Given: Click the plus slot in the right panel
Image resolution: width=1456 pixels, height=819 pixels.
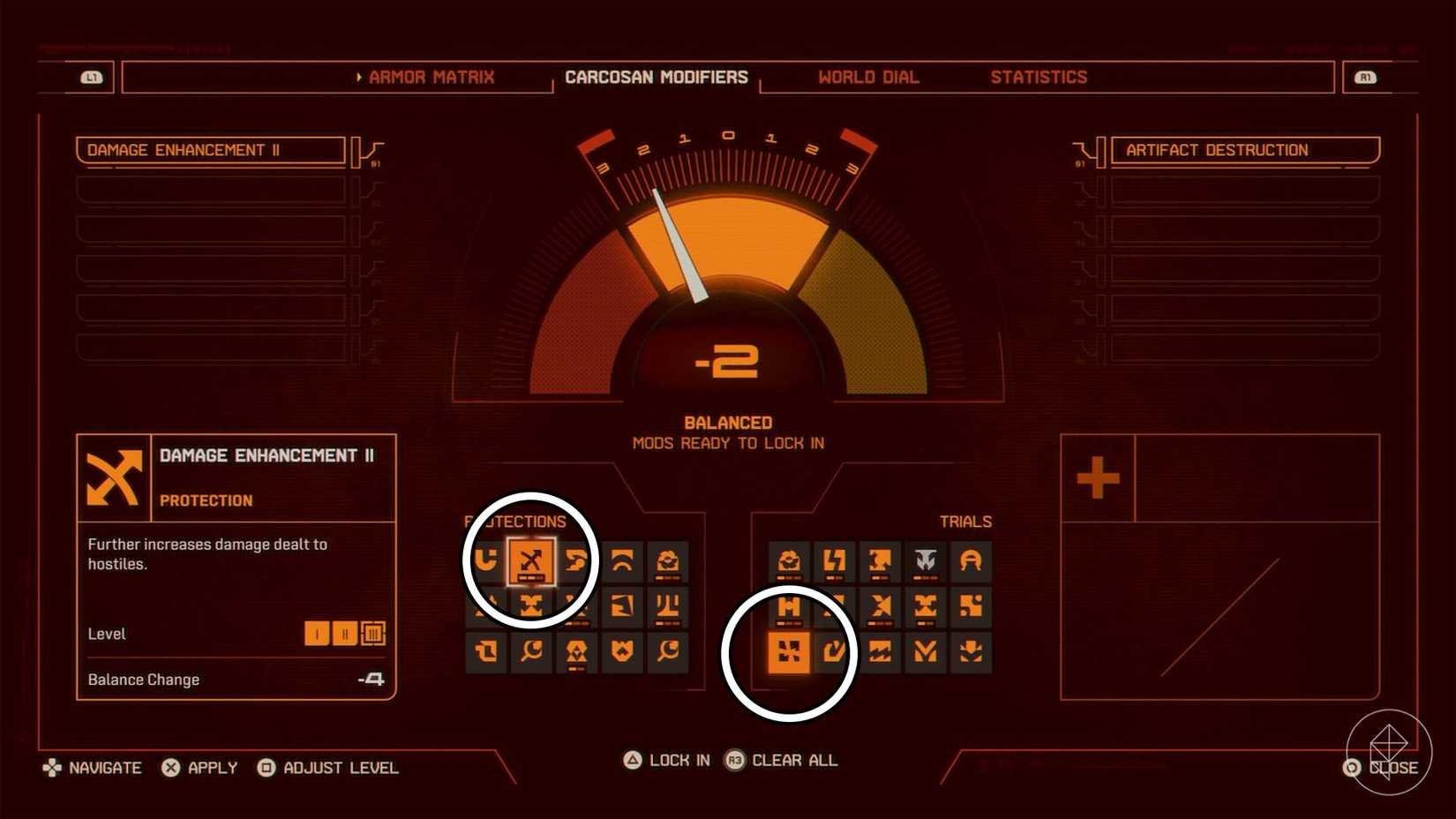Looking at the screenshot, I should [x=1096, y=477].
